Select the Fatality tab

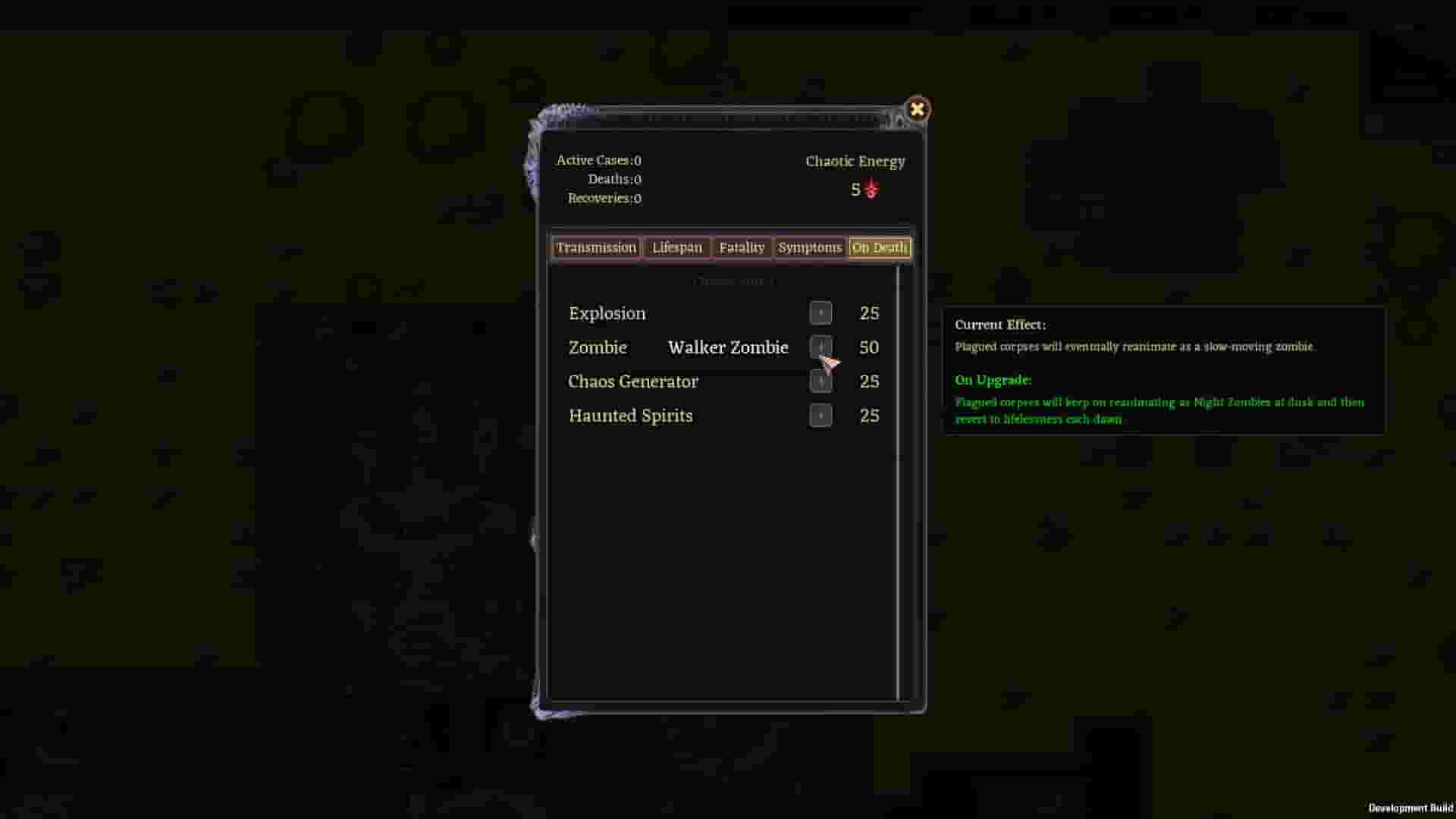coord(742,247)
